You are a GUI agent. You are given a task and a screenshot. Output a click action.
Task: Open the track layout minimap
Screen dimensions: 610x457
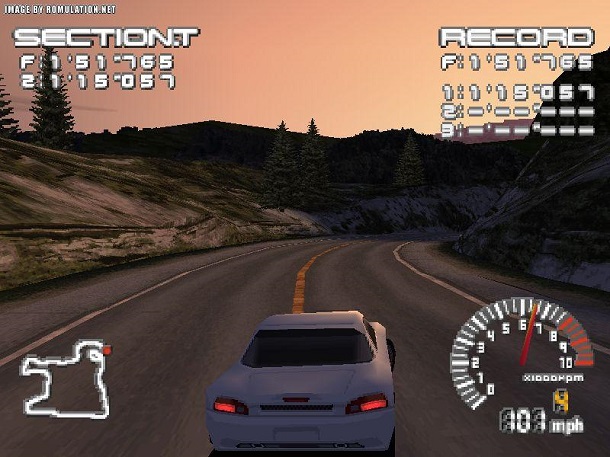coord(63,379)
